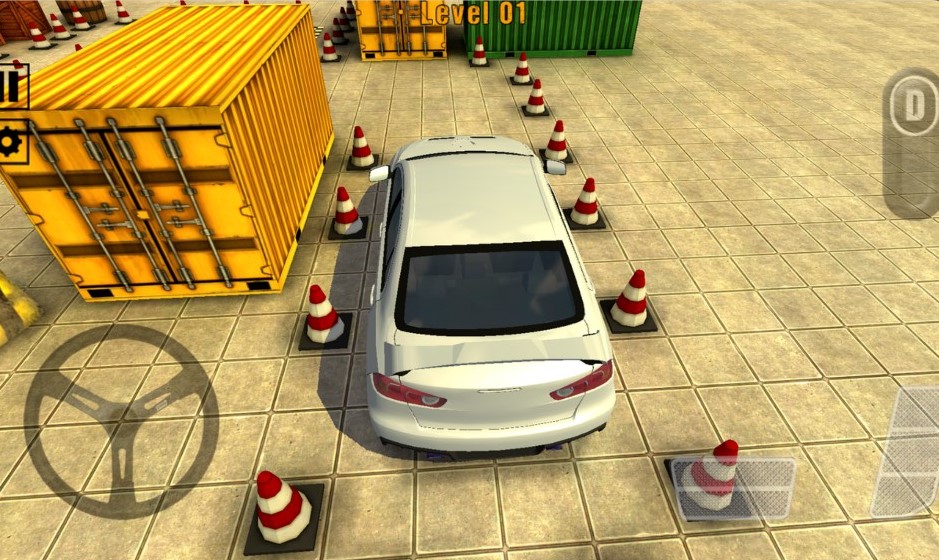The height and width of the screenshot is (560, 939).
Task: Pause the game with the pause button
Action: tap(12, 86)
